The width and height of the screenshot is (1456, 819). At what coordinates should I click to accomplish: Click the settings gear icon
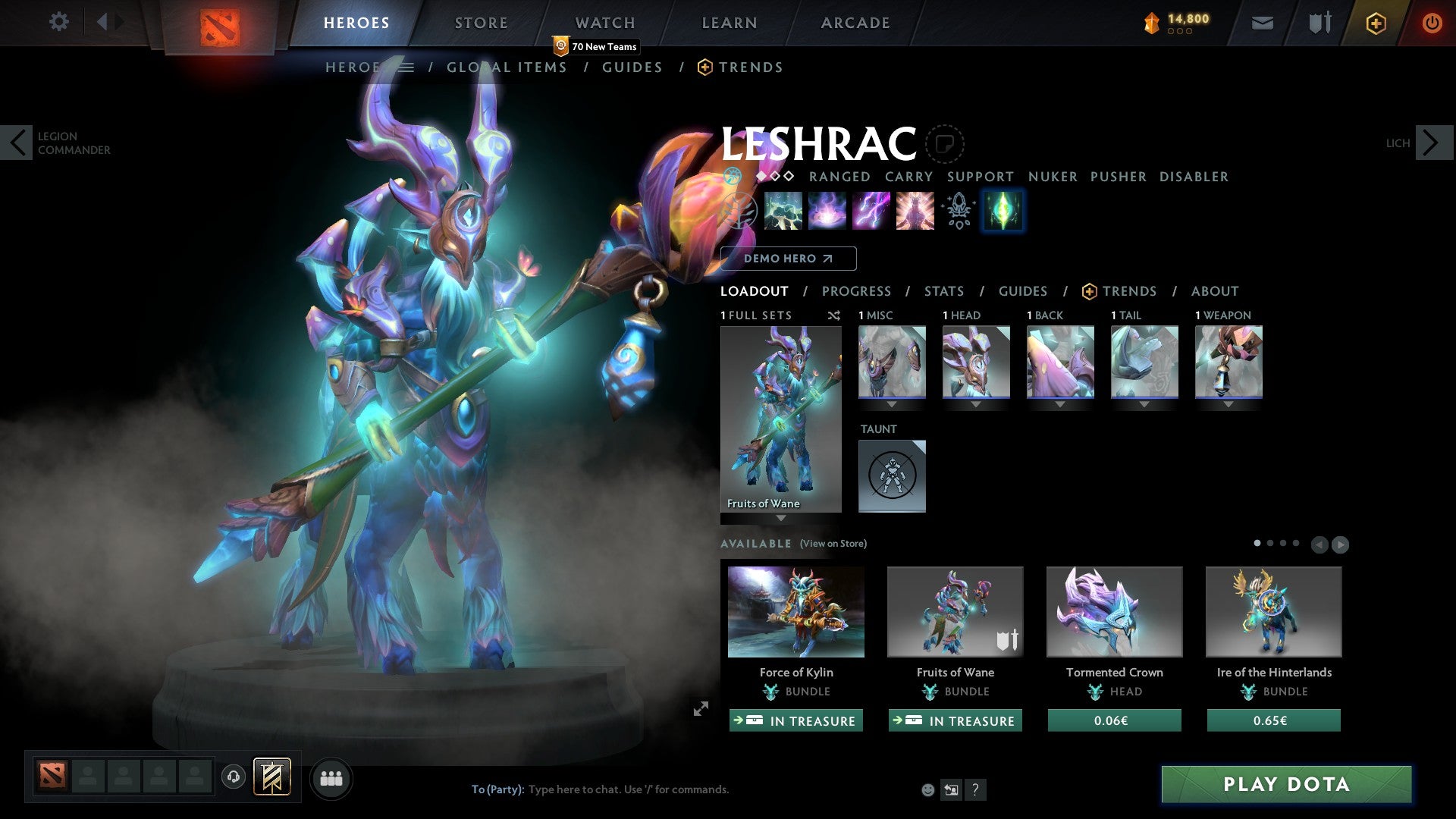point(58,21)
